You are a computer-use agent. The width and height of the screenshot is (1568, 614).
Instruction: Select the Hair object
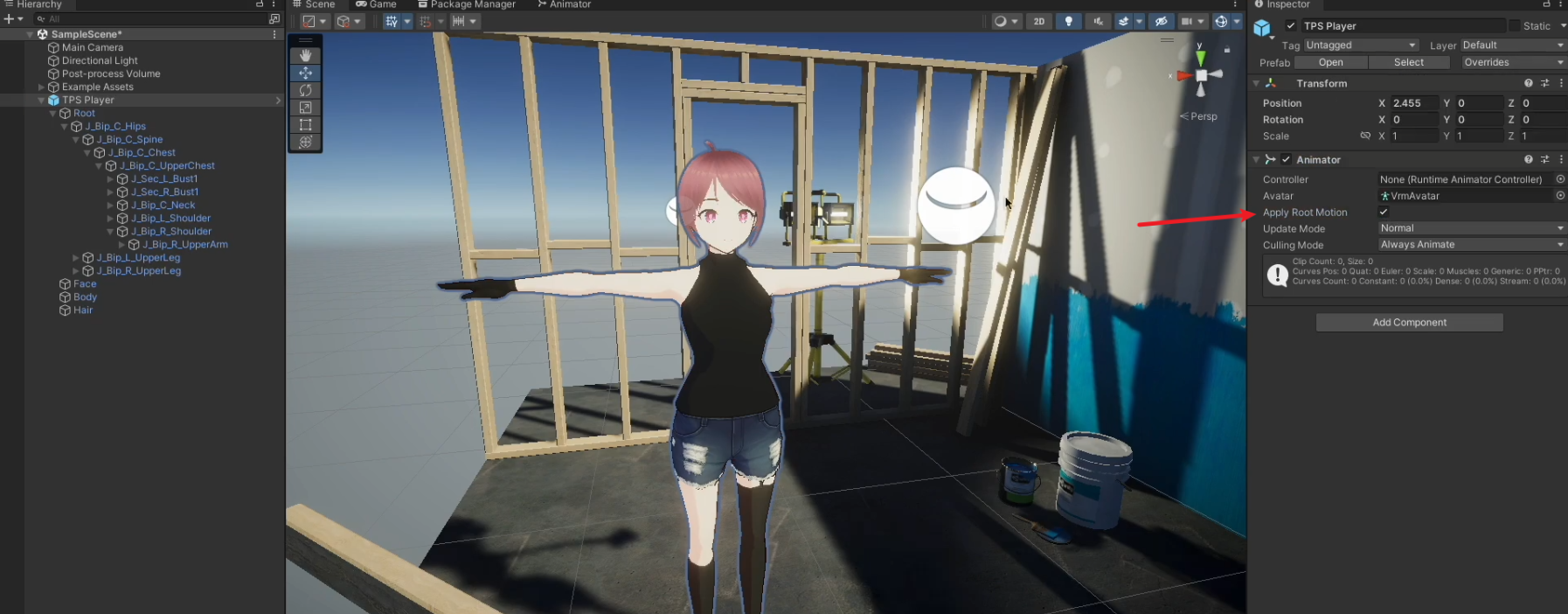point(83,310)
